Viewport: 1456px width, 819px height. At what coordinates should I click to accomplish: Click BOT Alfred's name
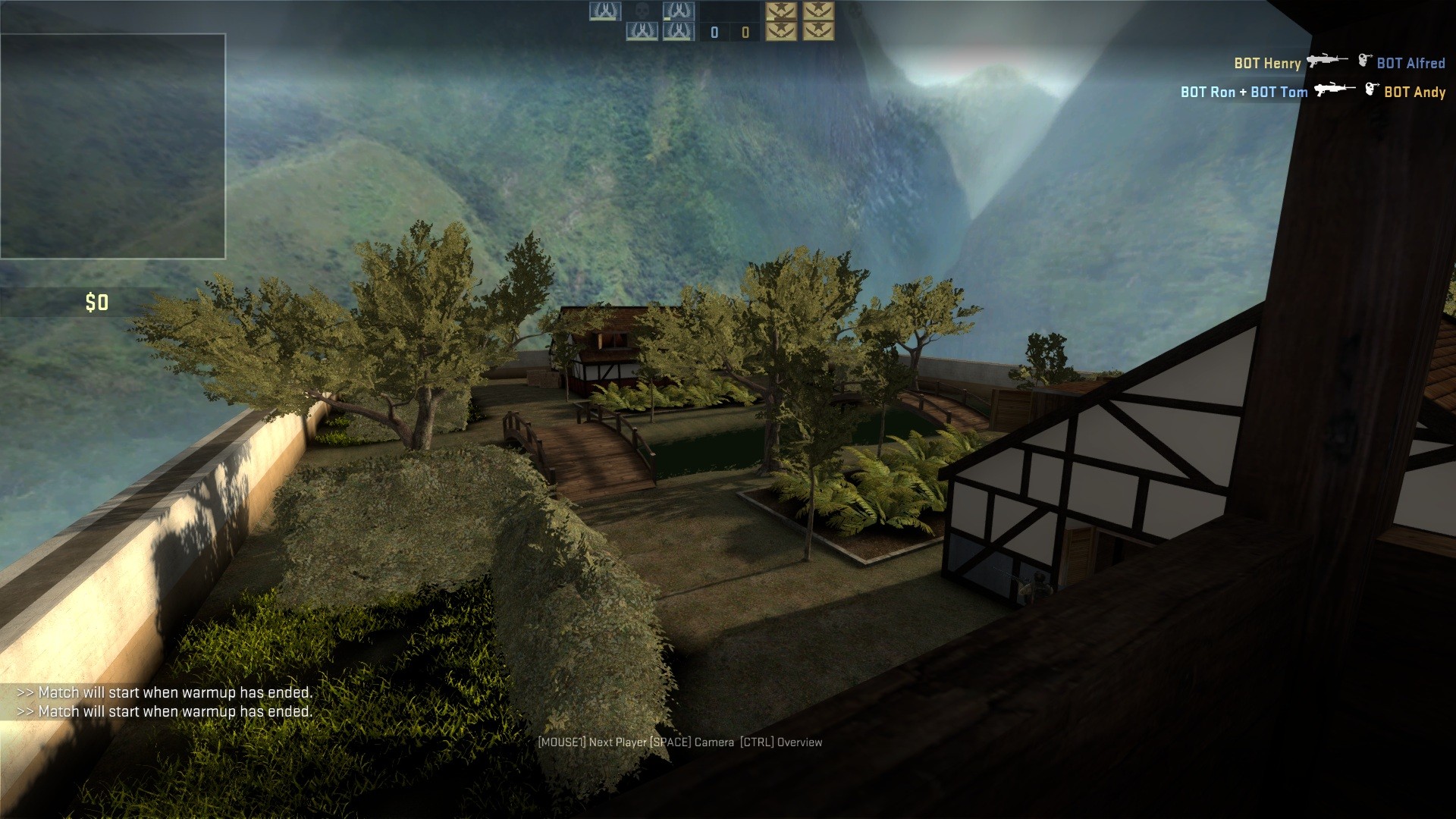tap(1412, 64)
